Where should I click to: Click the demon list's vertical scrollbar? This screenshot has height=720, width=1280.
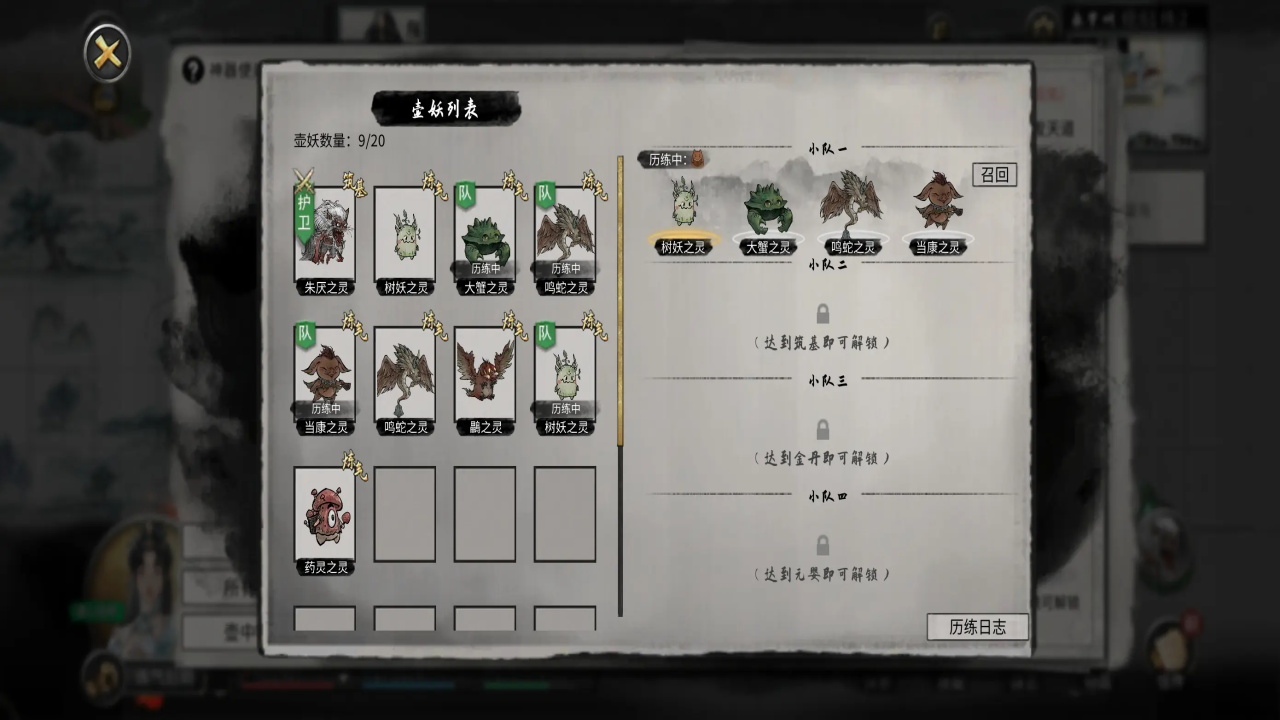620,300
